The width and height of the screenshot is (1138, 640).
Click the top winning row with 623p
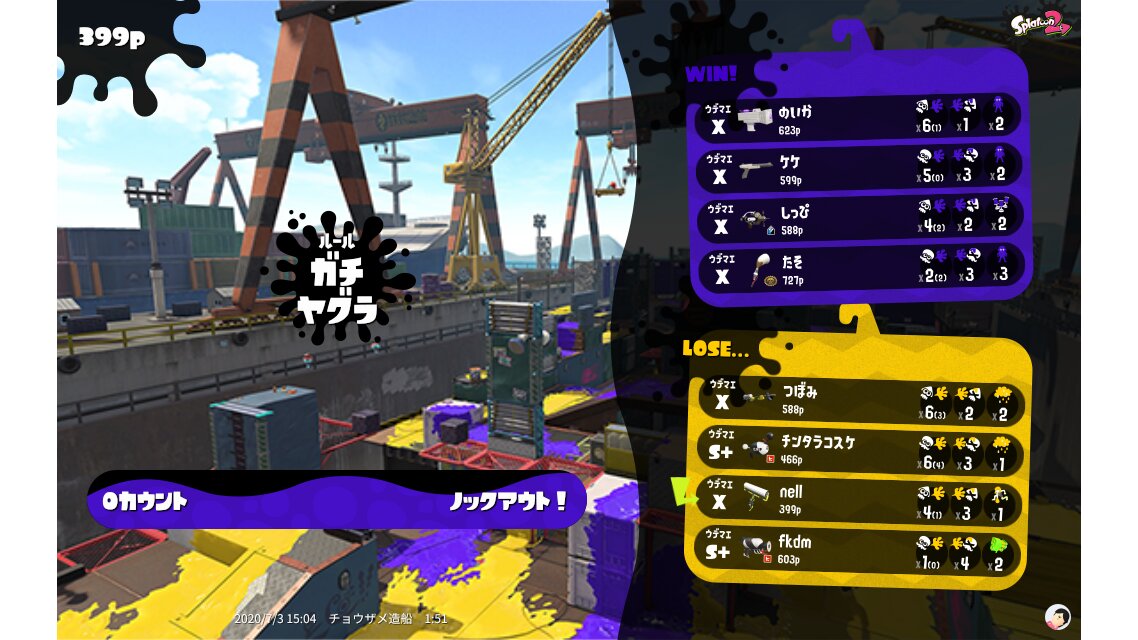click(858, 118)
